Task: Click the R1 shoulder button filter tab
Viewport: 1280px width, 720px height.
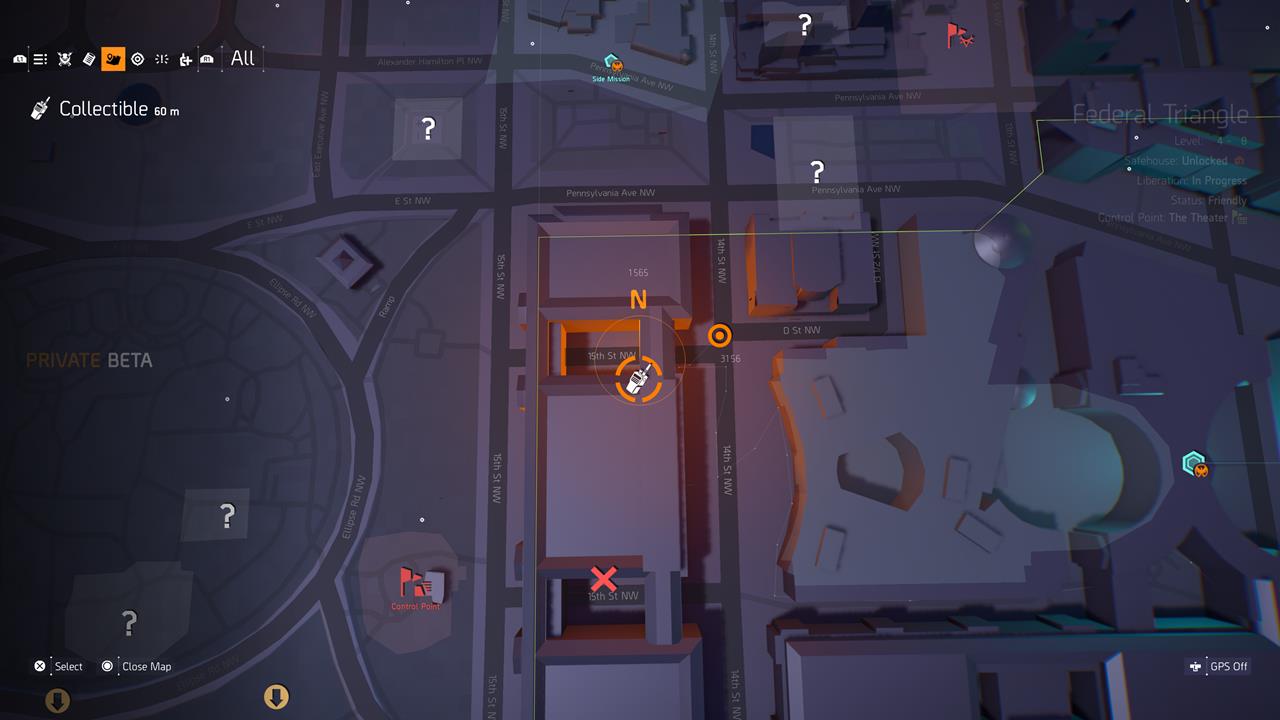Action: [206, 58]
